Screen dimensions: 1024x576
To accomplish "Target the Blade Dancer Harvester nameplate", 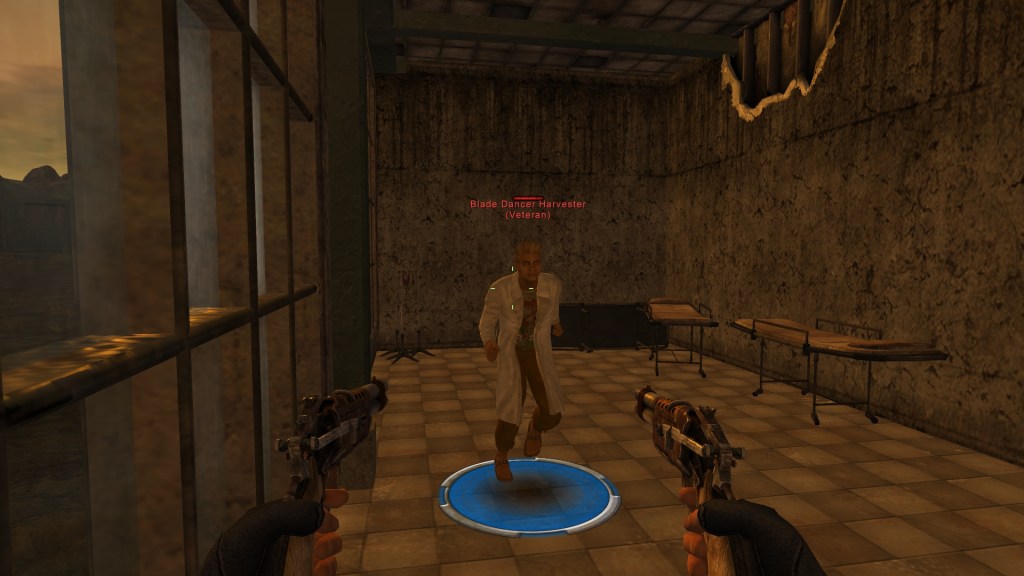I will coord(528,205).
